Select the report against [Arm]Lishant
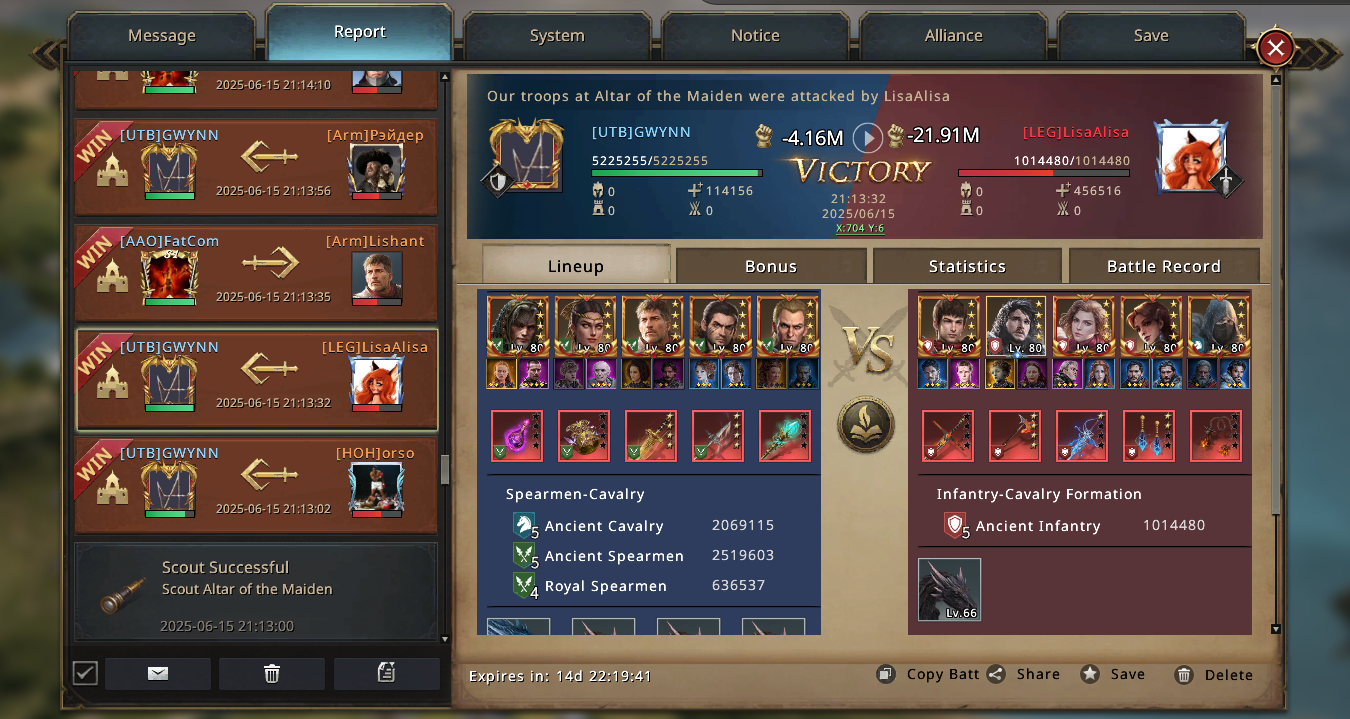Image resolution: width=1350 pixels, height=719 pixels. coord(257,273)
